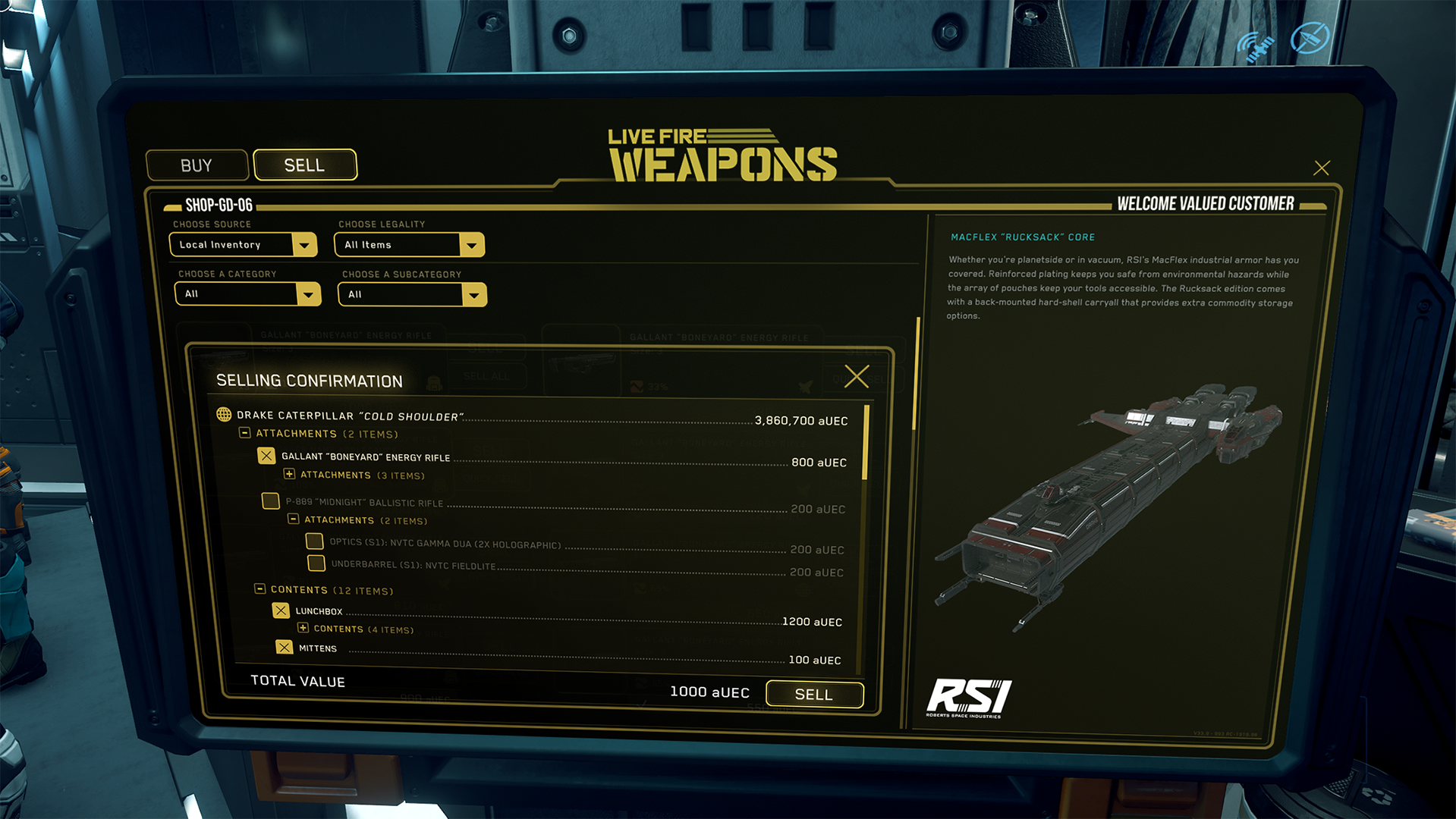Check the NVTC Fieldlite underbarrel checkbox
1456x819 pixels.
coord(316,563)
